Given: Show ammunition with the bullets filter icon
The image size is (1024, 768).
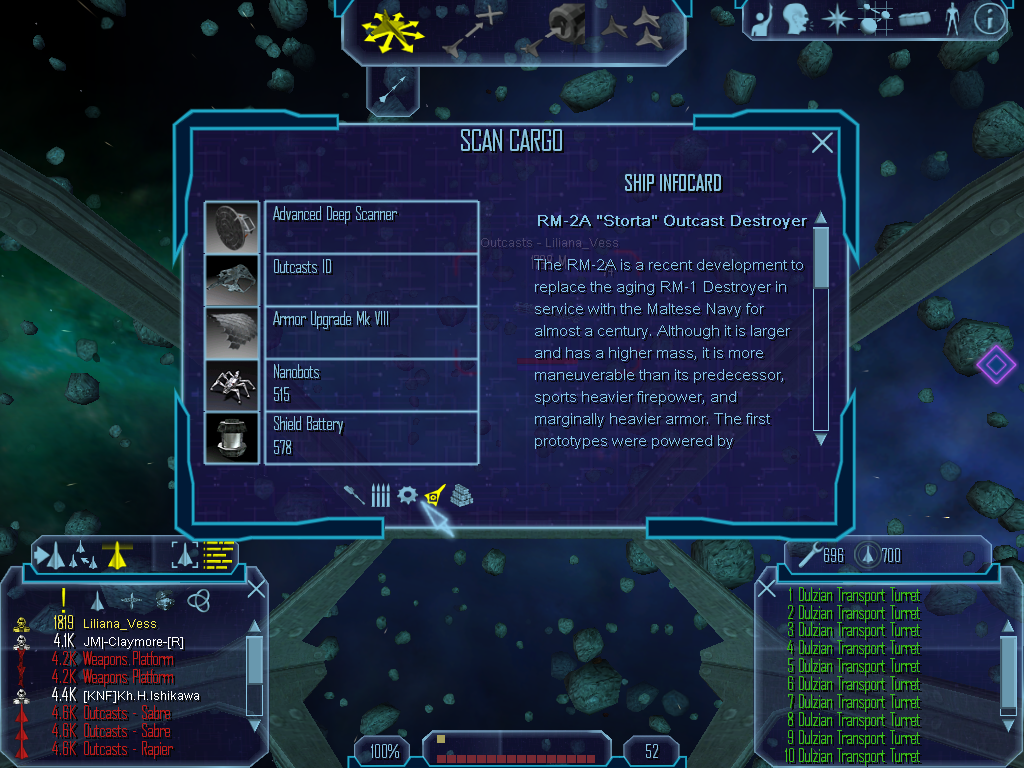Looking at the screenshot, I should click(x=380, y=495).
